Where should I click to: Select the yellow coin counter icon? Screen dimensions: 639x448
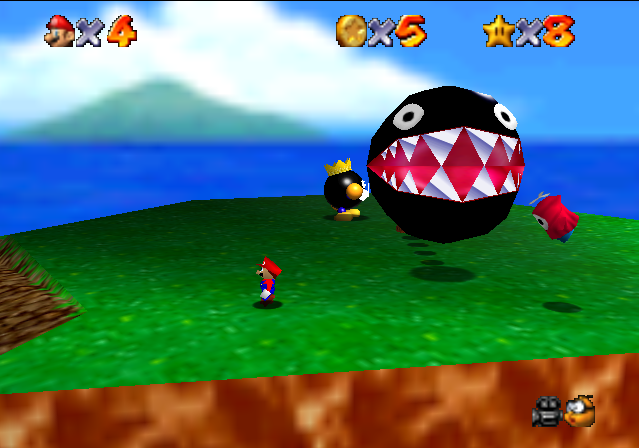351,30
